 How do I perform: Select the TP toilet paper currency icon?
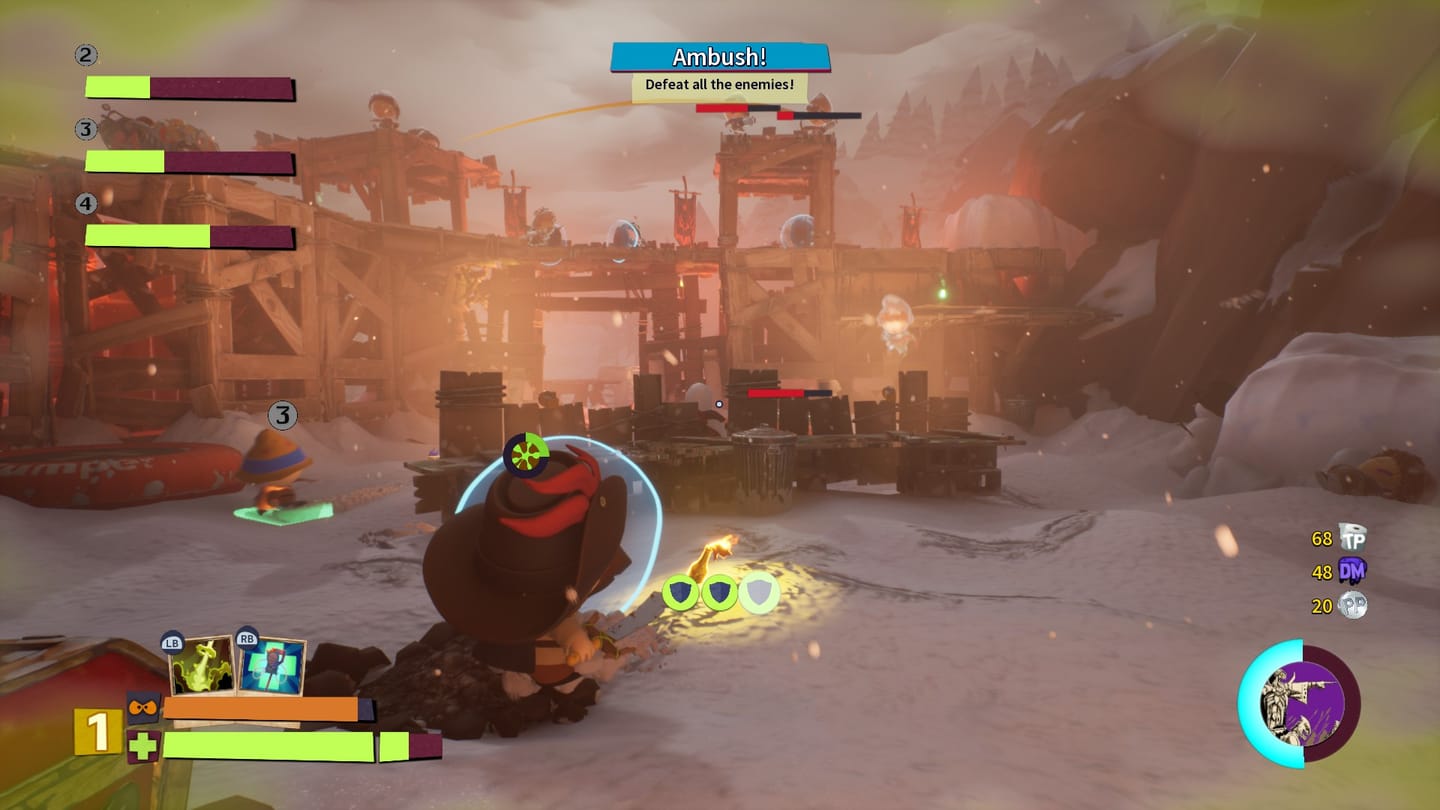1352,538
